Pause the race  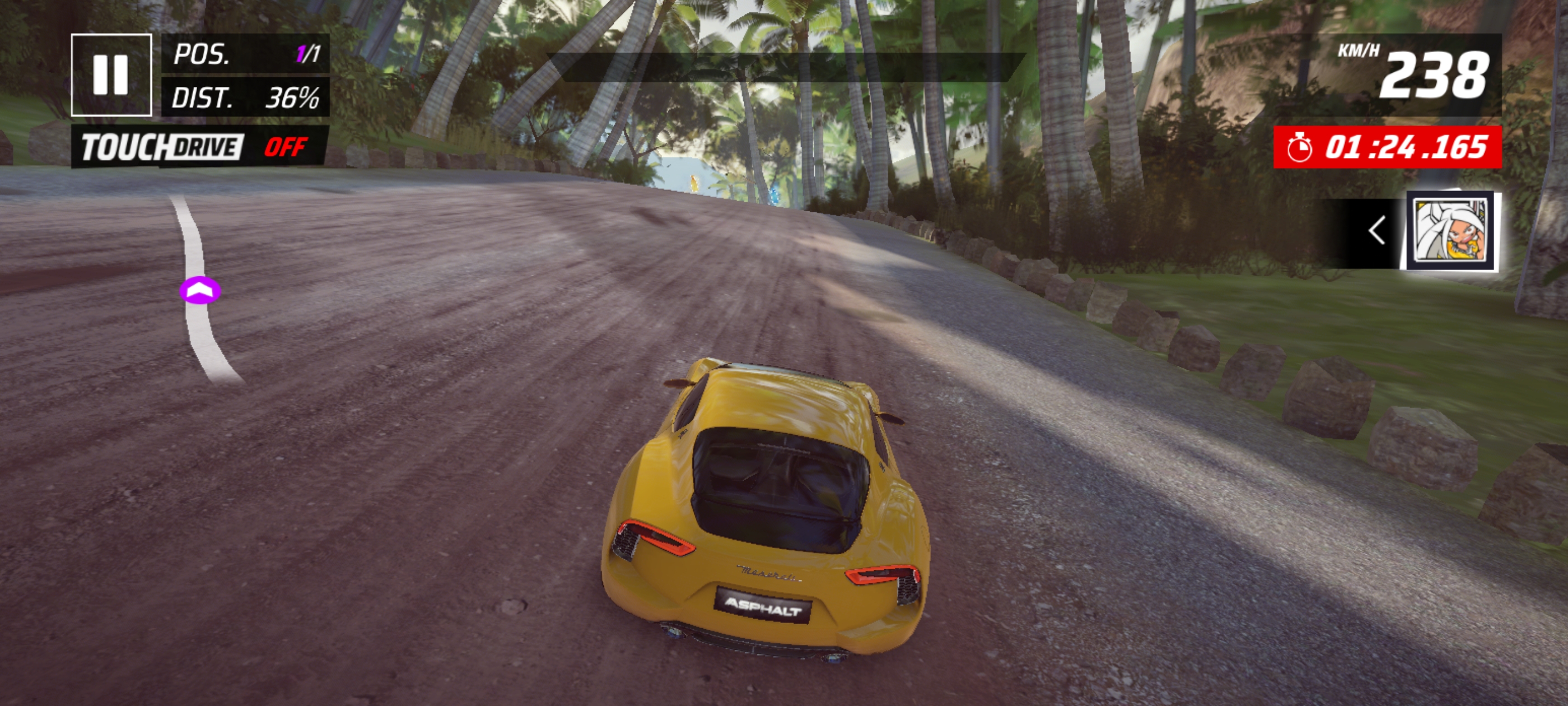tap(111, 75)
